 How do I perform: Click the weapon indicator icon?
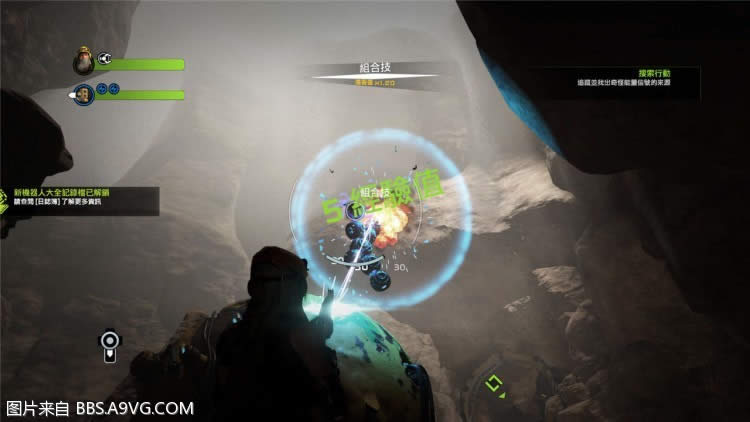pos(110,346)
